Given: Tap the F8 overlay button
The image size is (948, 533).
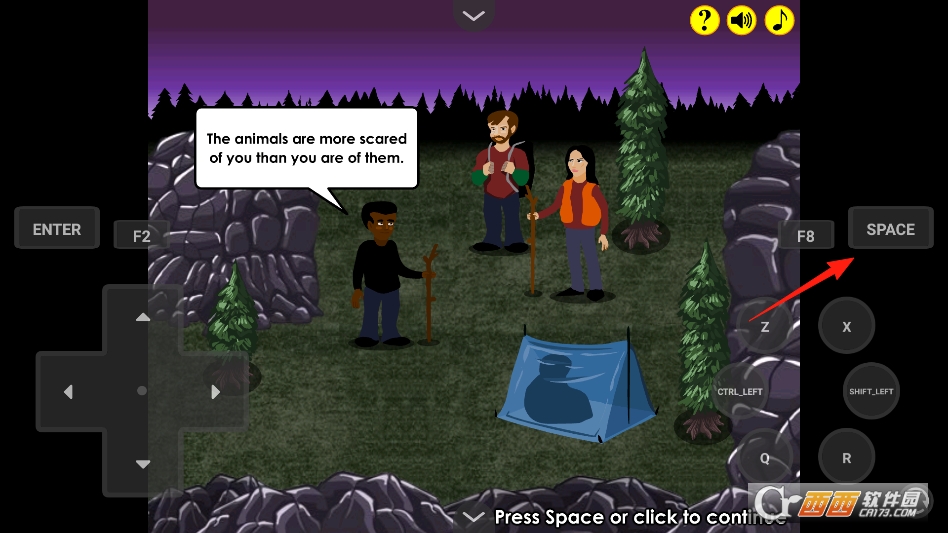Looking at the screenshot, I should pos(805,236).
